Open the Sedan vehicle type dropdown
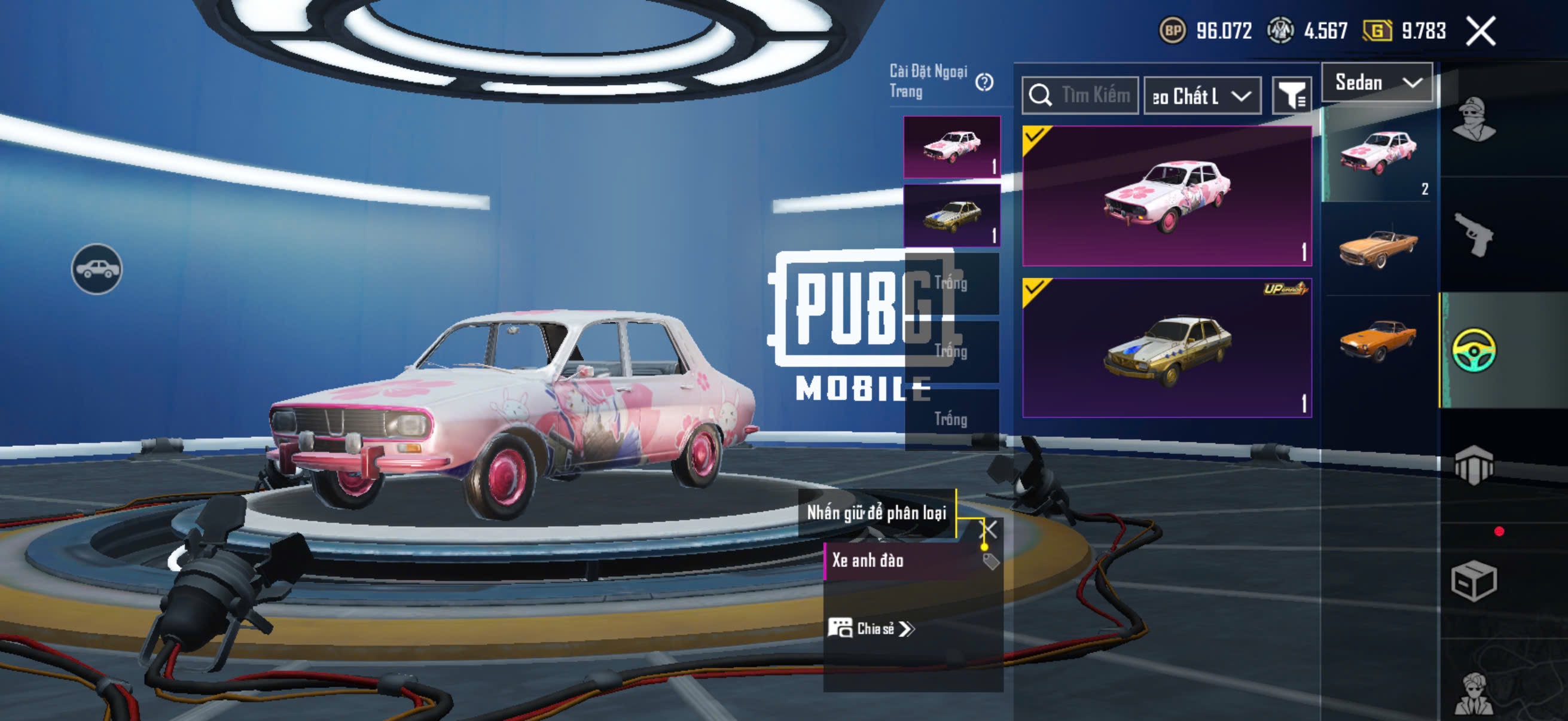The height and width of the screenshot is (721, 1568). pos(1377,83)
